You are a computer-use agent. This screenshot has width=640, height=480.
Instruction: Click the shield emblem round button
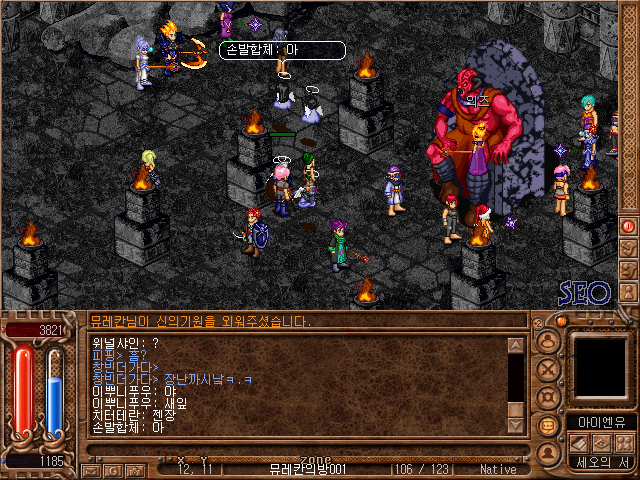coord(547,396)
